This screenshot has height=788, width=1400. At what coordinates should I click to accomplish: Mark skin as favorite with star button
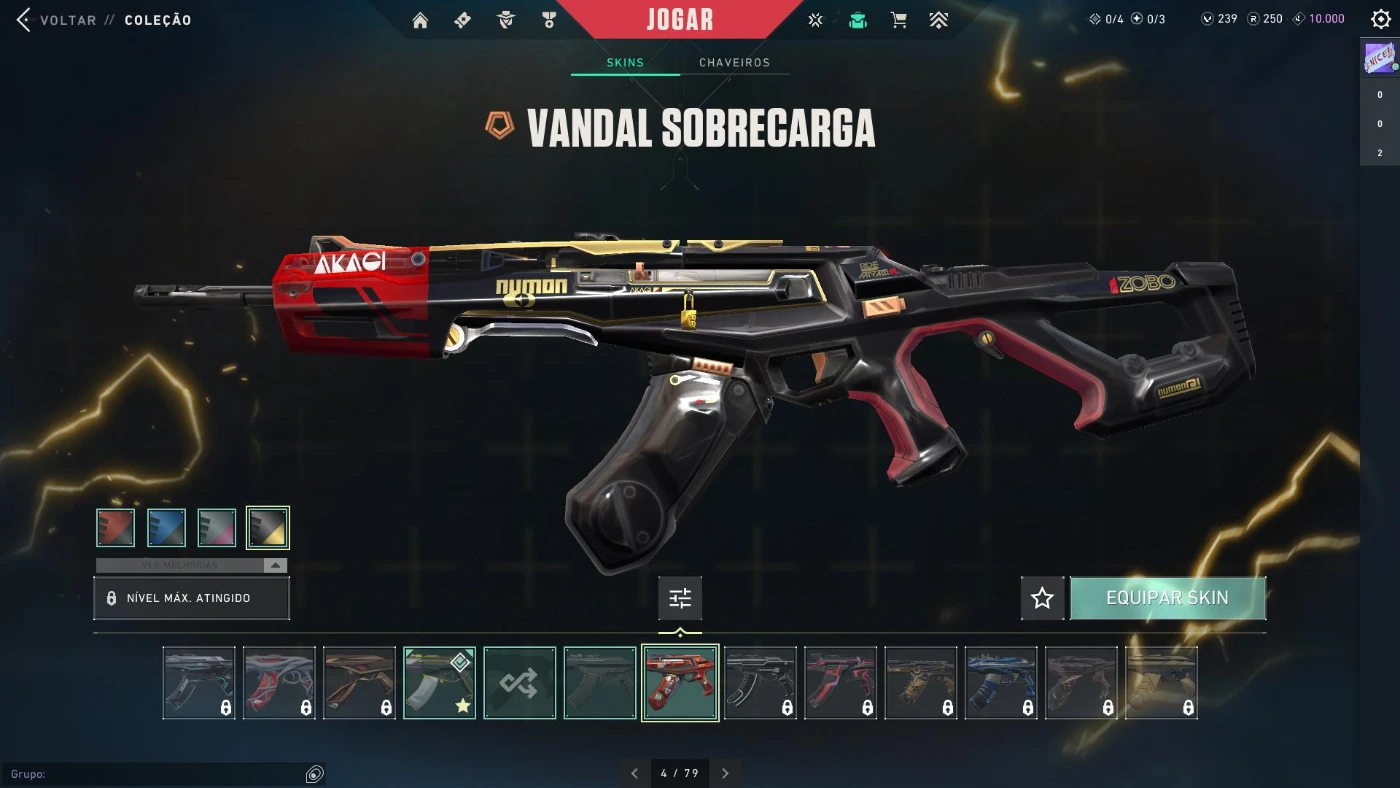(x=1042, y=599)
